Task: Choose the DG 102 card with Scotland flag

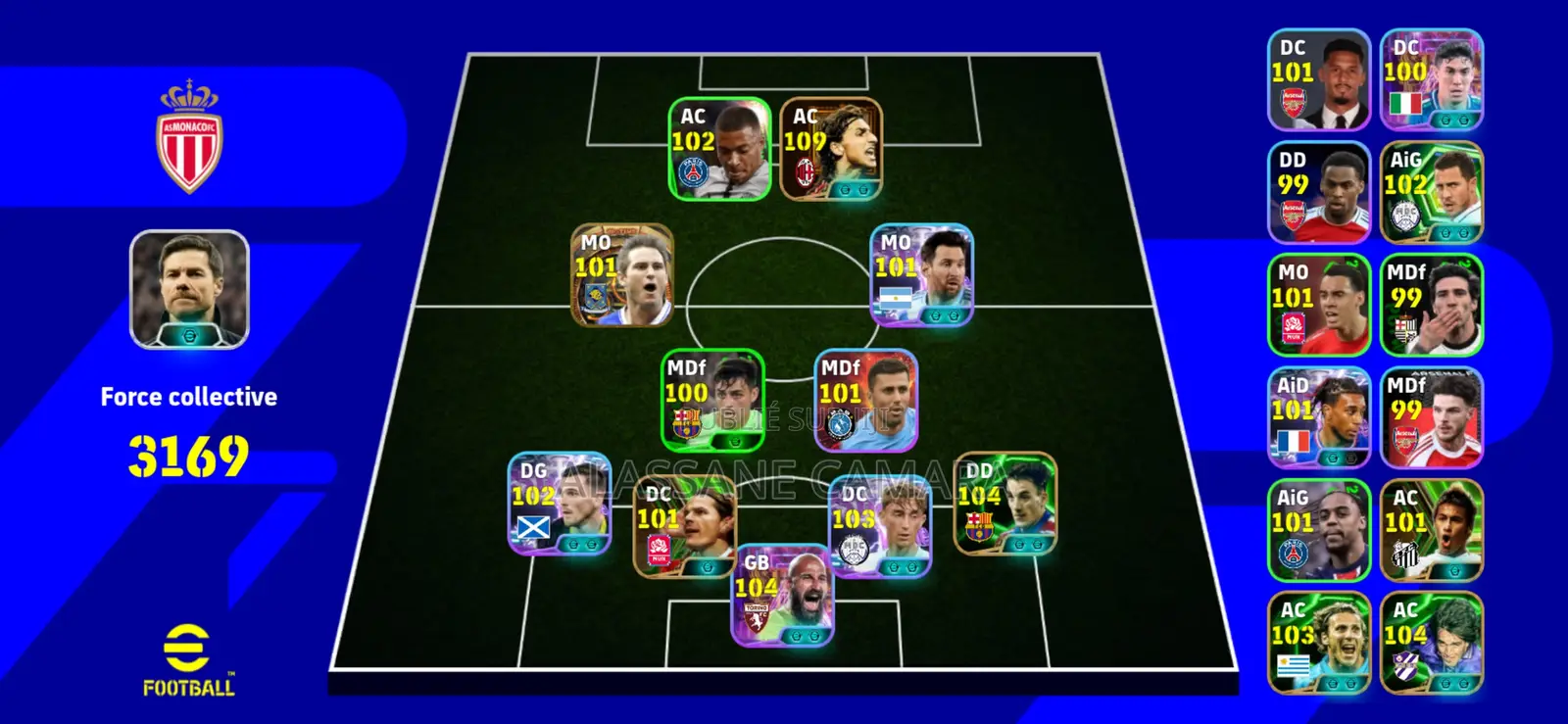Action: (559, 505)
